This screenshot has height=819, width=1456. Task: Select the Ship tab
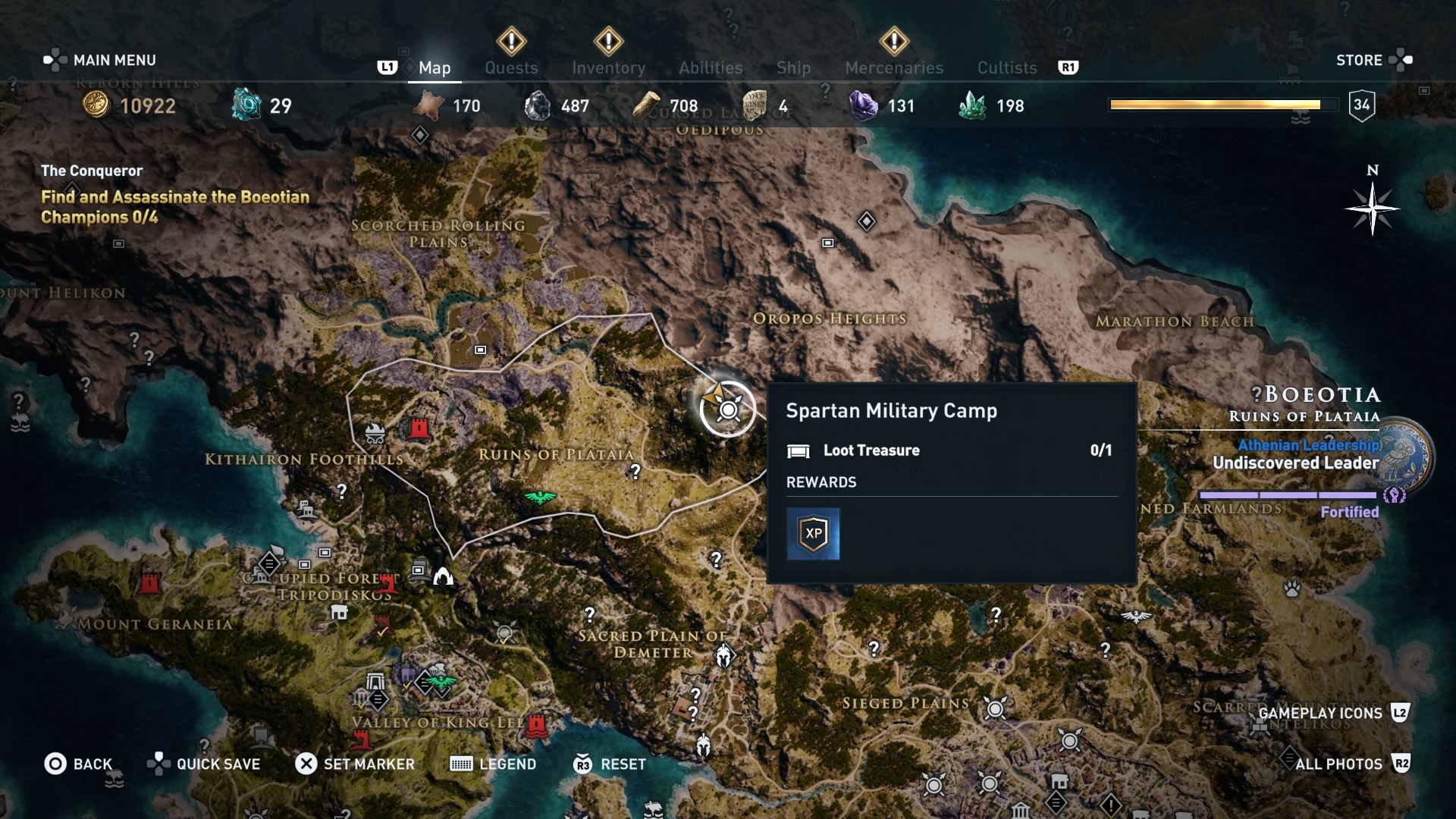click(793, 67)
